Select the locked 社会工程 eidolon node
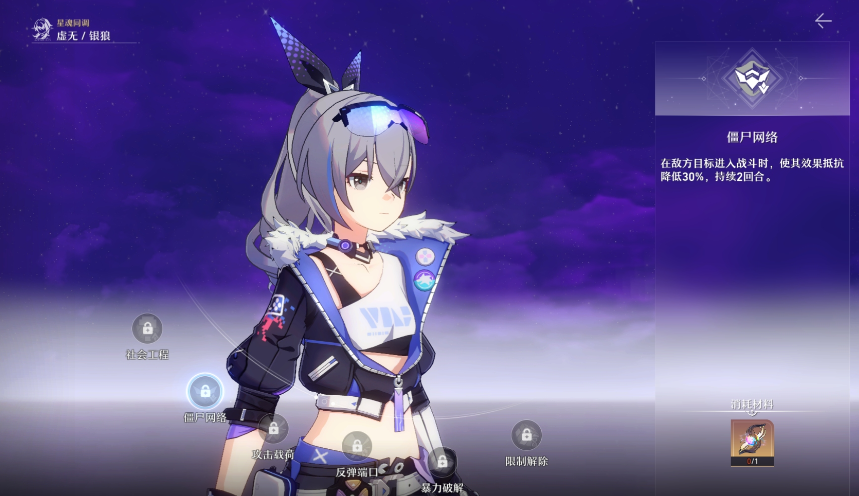Viewport: 859px width, 496px height. coord(147,328)
